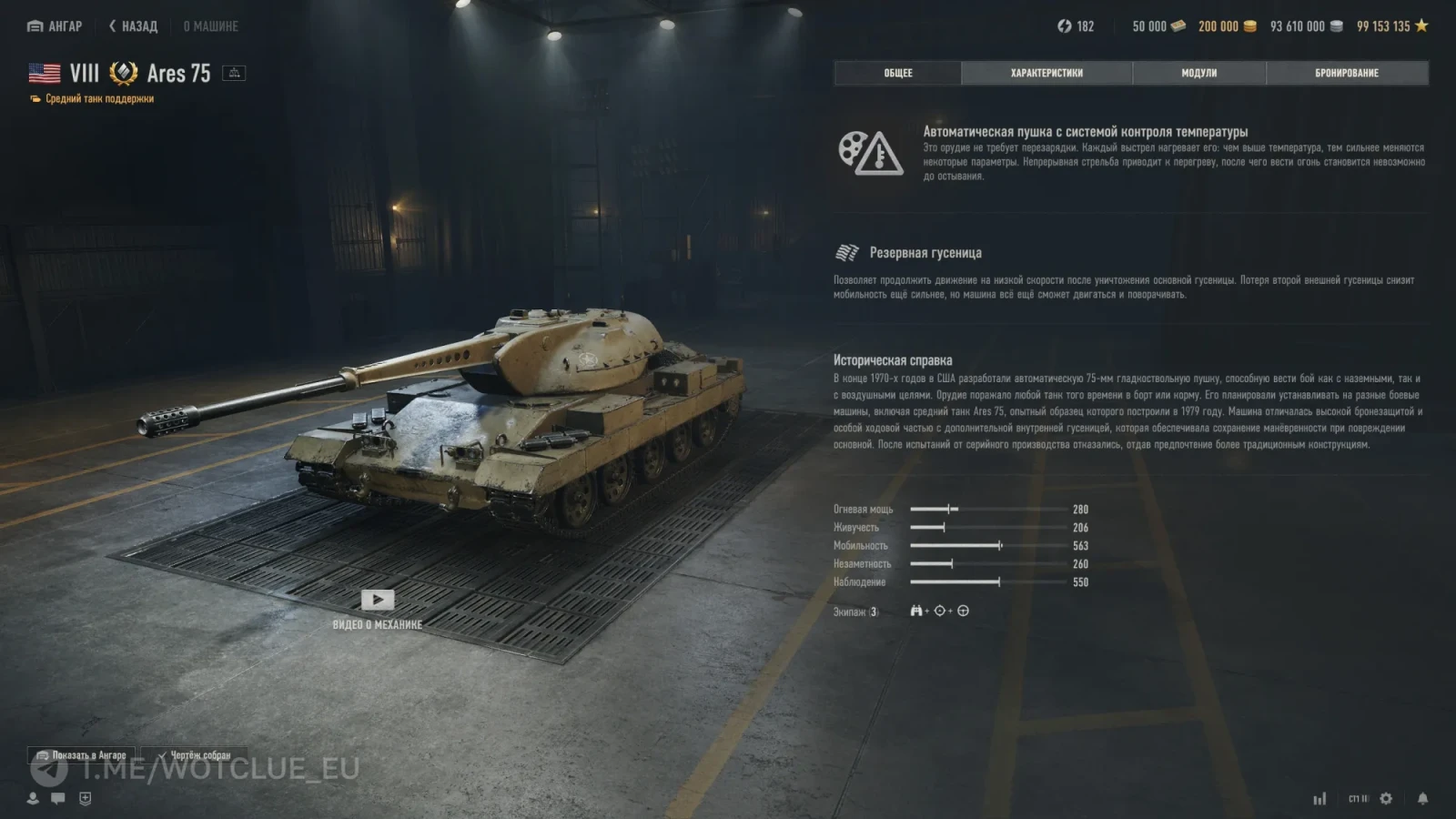Viewport: 1456px width, 819px height.
Task: Open notifications bell icon
Action: [x=1422, y=798]
